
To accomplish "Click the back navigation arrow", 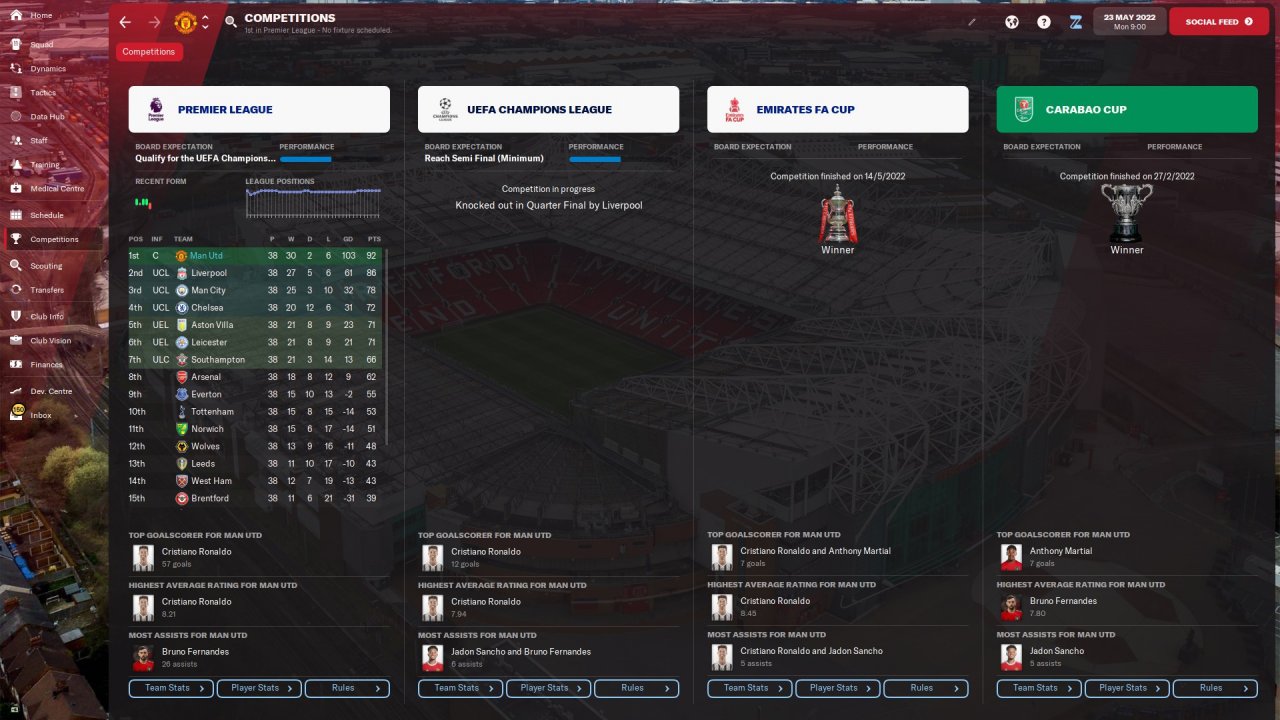I will tap(125, 22).
